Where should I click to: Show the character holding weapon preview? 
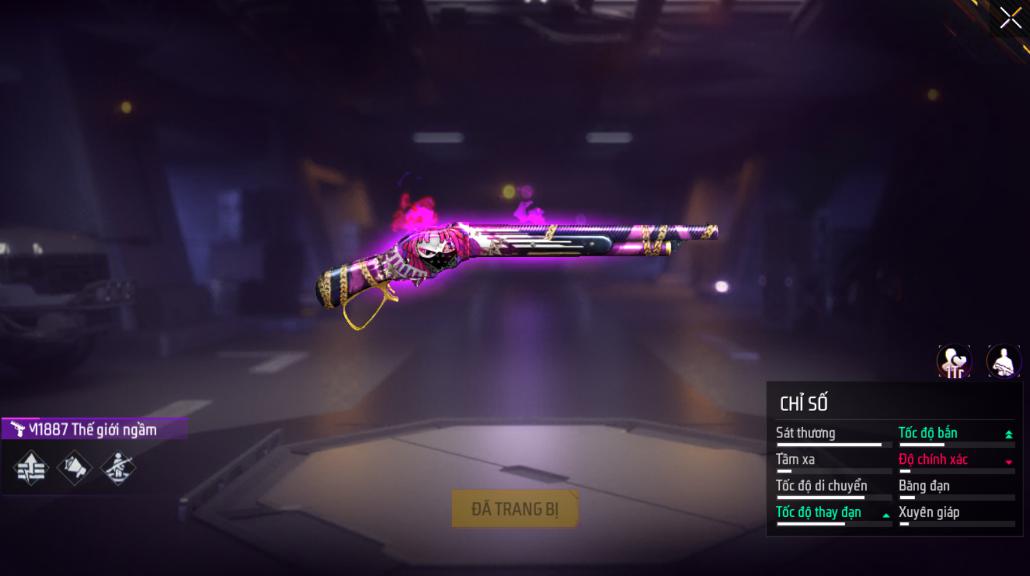pyautogui.click(x=1003, y=361)
